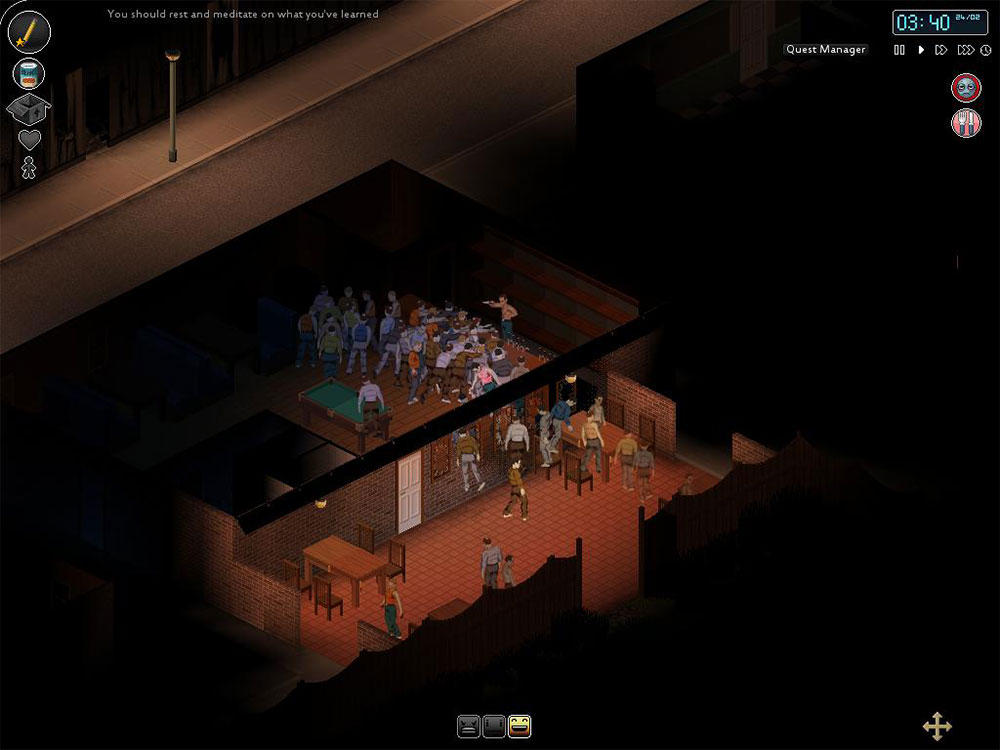1000x750 pixels.
Task: Open the Quest Manager
Action: [826, 49]
